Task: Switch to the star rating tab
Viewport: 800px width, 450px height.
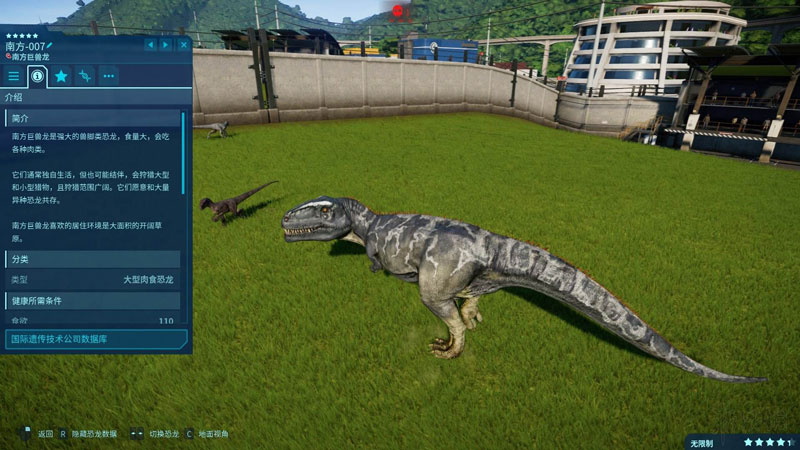Action: point(62,76)
